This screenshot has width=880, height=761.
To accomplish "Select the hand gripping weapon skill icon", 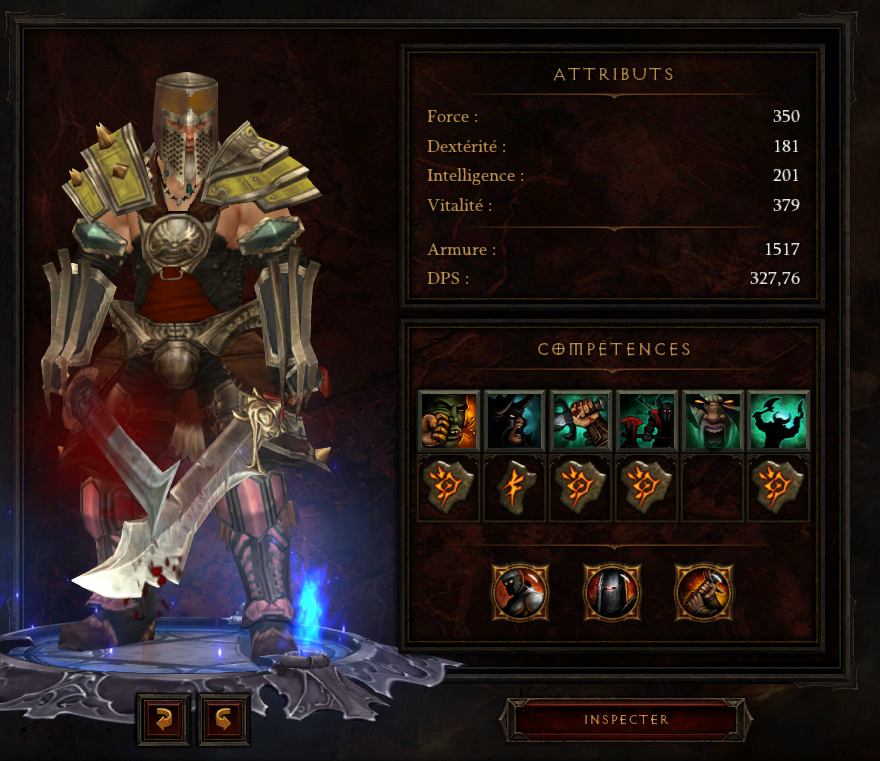I will [580, 420].
